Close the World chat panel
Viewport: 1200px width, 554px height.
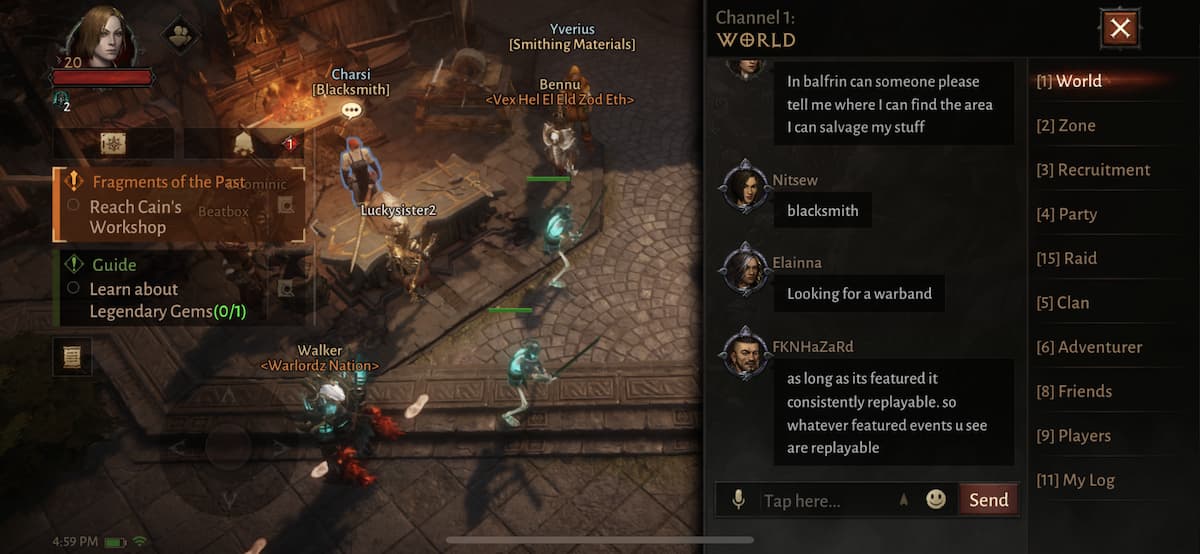(x=1119, y=29)
